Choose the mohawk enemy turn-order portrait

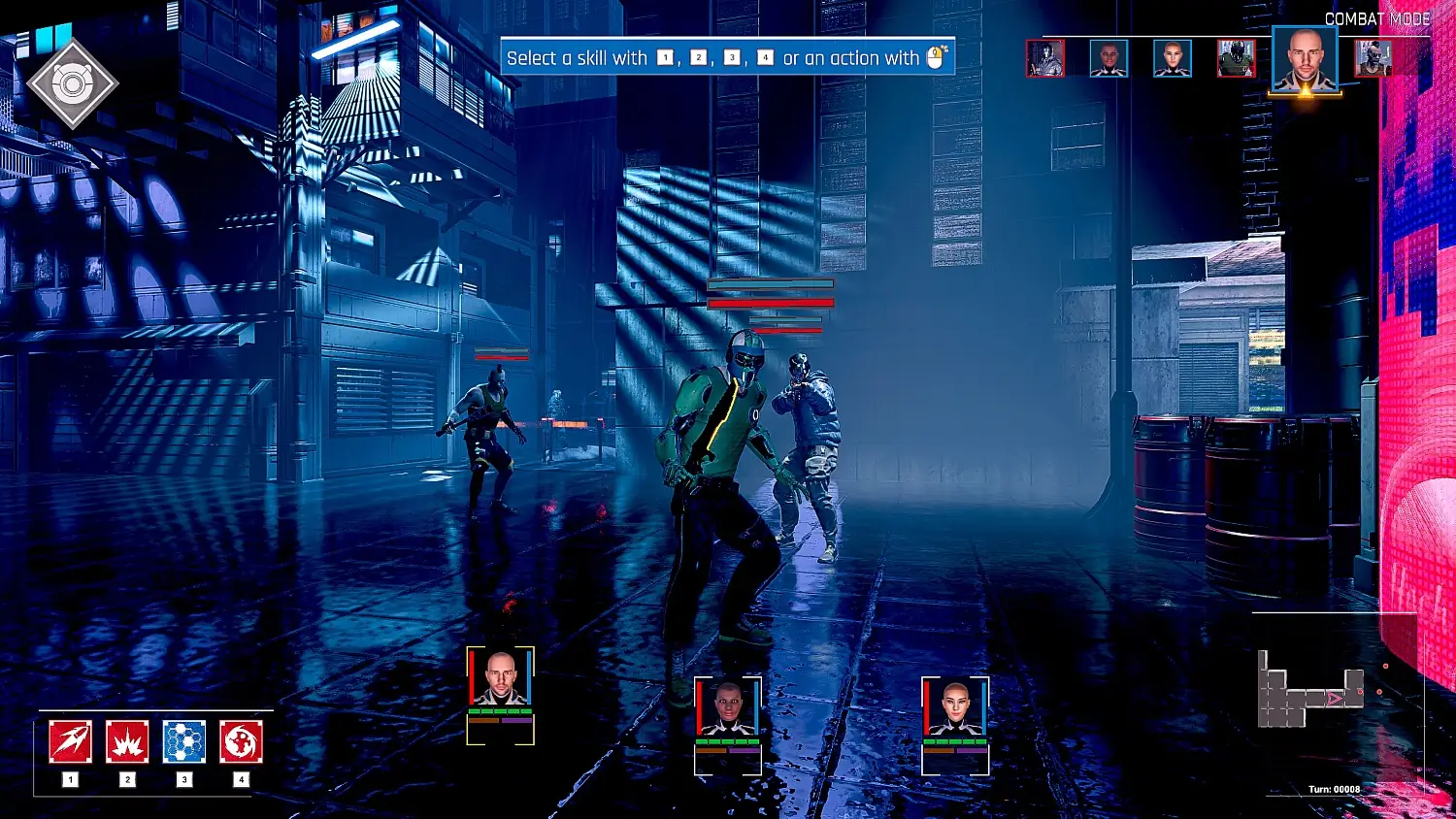pyautogui.click(x=1373, y=58)
